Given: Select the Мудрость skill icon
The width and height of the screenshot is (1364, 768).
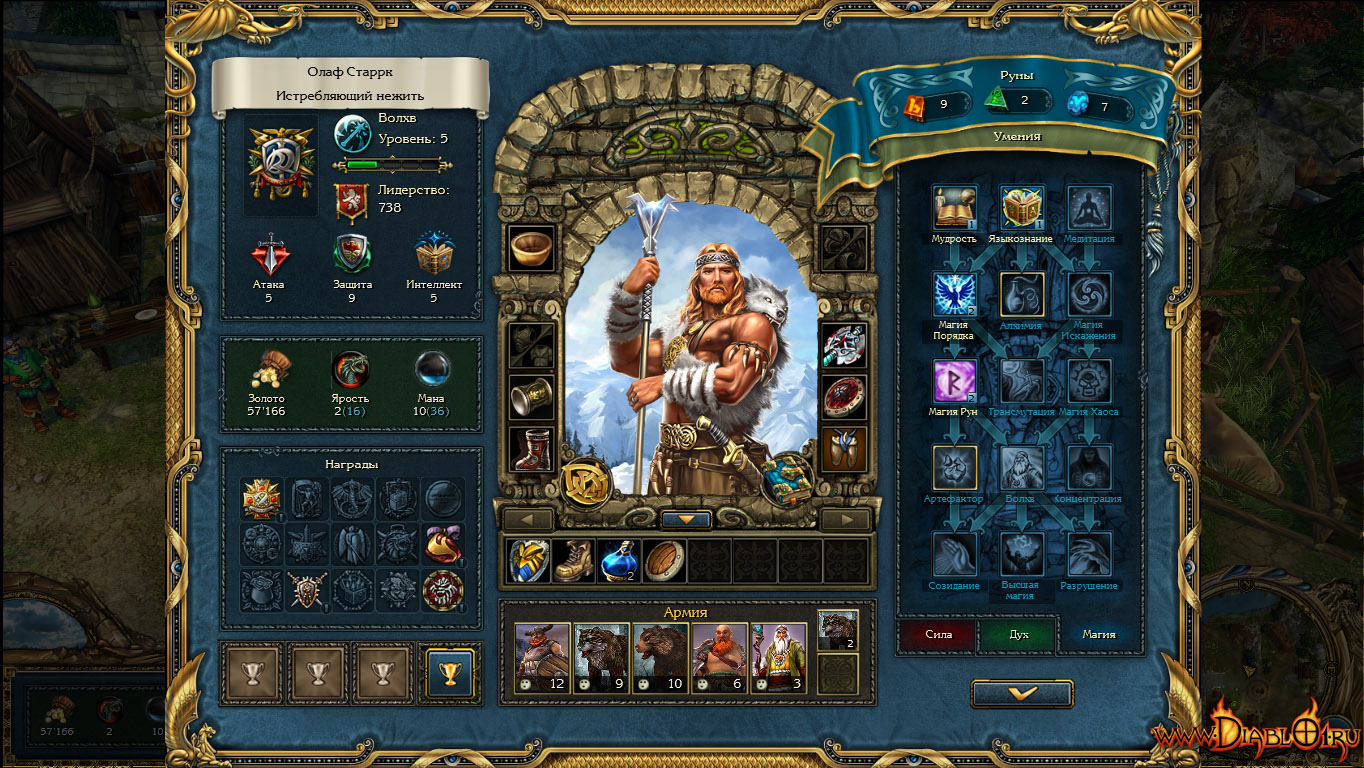Looking at the screenshot, I should 954,208.
